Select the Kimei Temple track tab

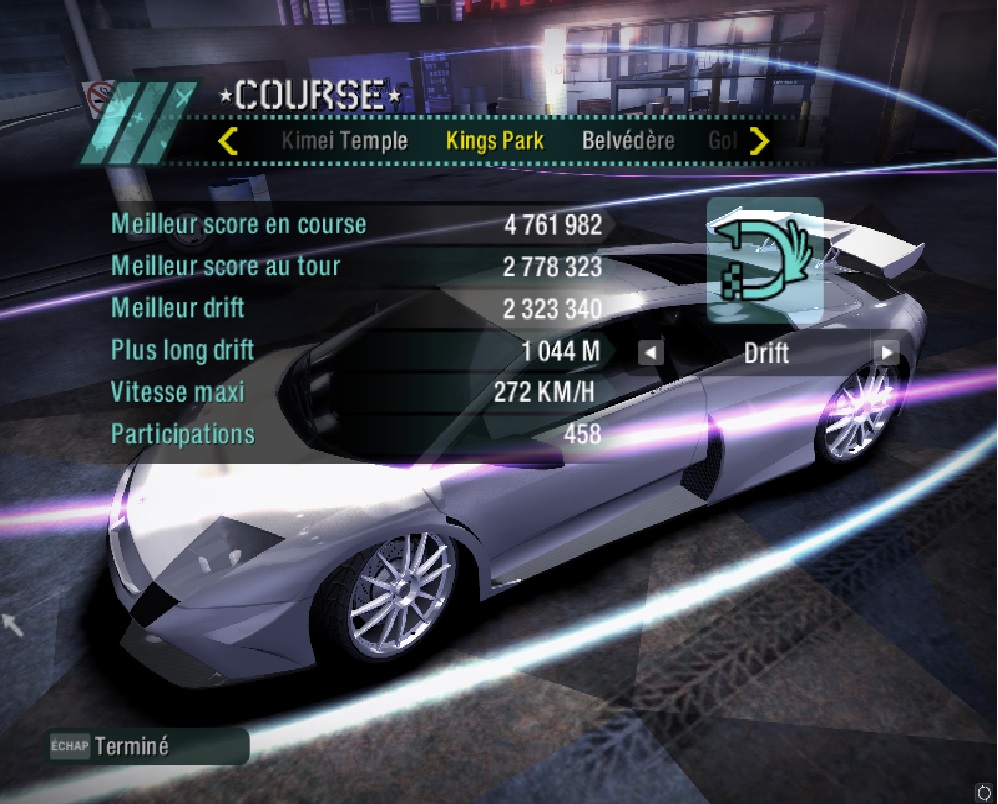click(x=344, y=141)
